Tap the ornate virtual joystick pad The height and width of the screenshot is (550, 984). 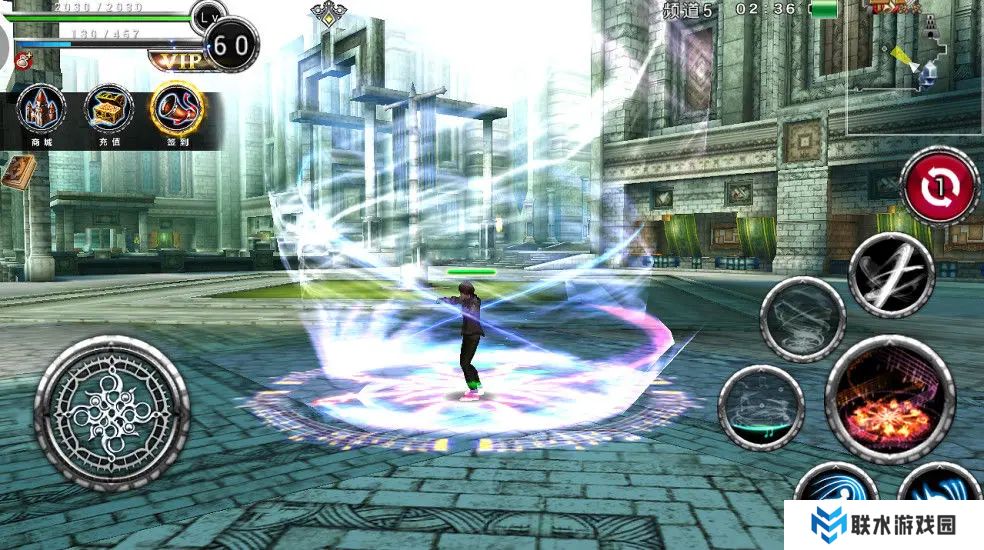coord(112,413)
